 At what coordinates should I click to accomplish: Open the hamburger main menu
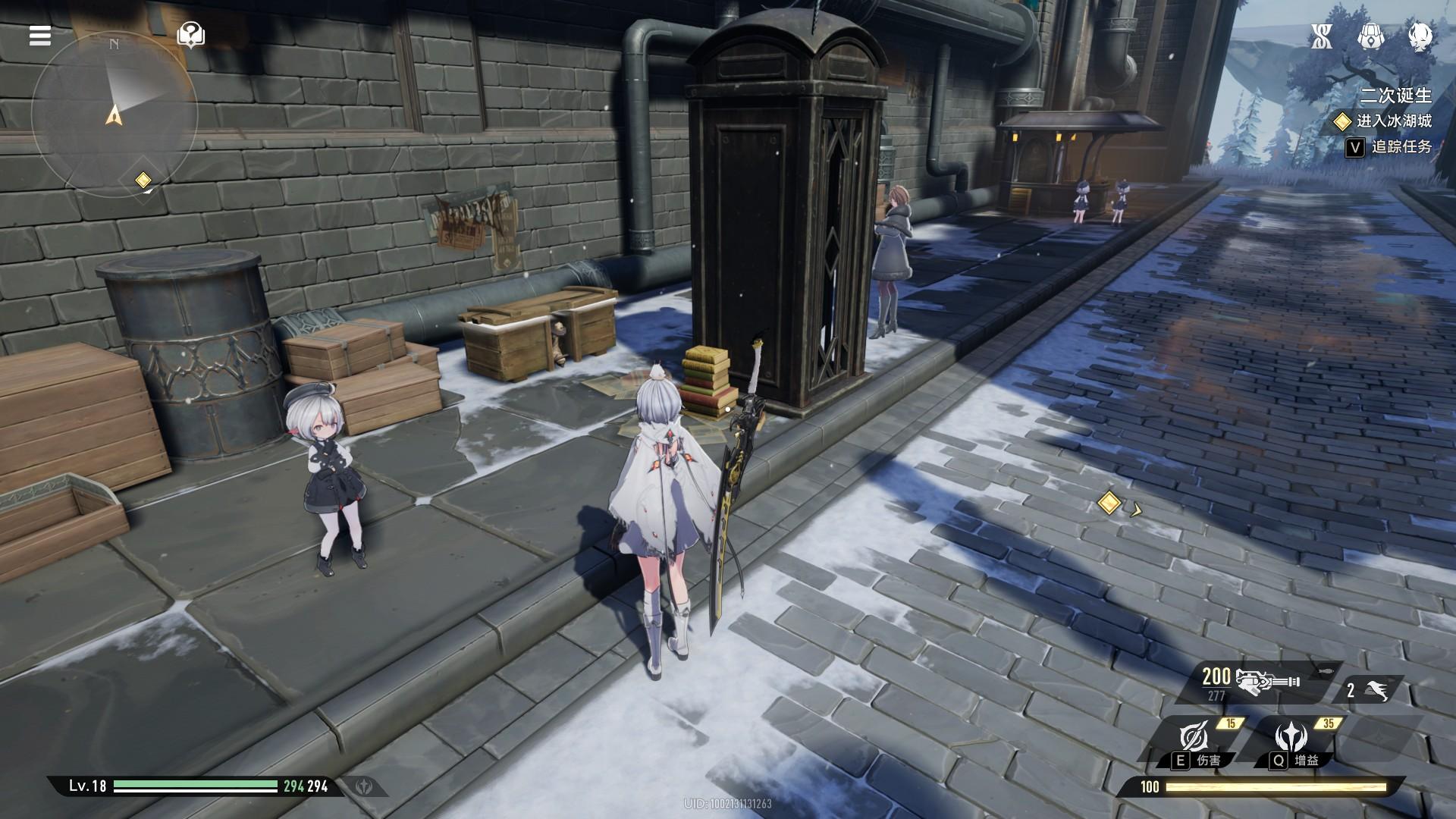[40, 36]
